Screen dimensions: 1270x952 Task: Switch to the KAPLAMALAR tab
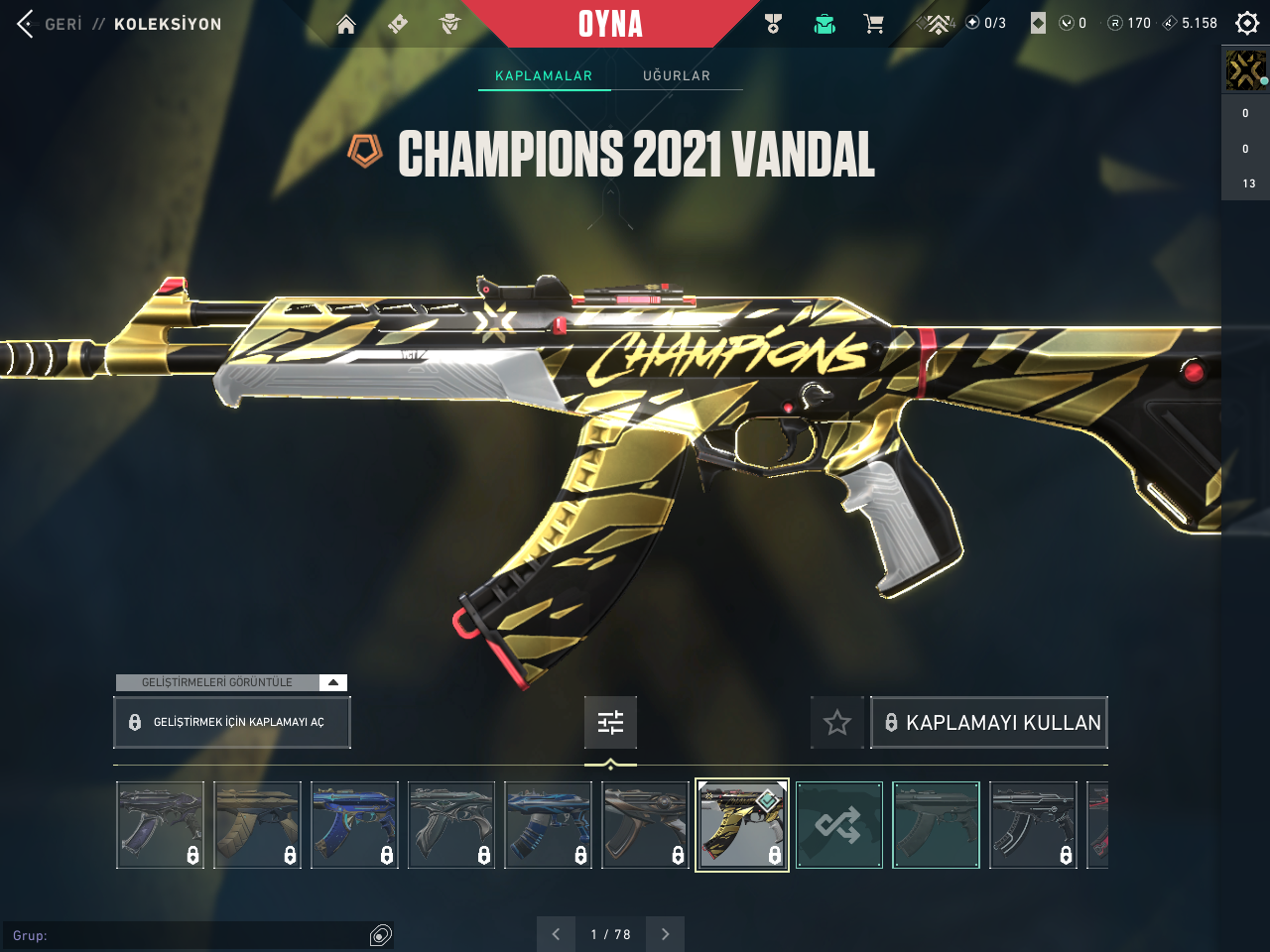click(x=544, y=75)
